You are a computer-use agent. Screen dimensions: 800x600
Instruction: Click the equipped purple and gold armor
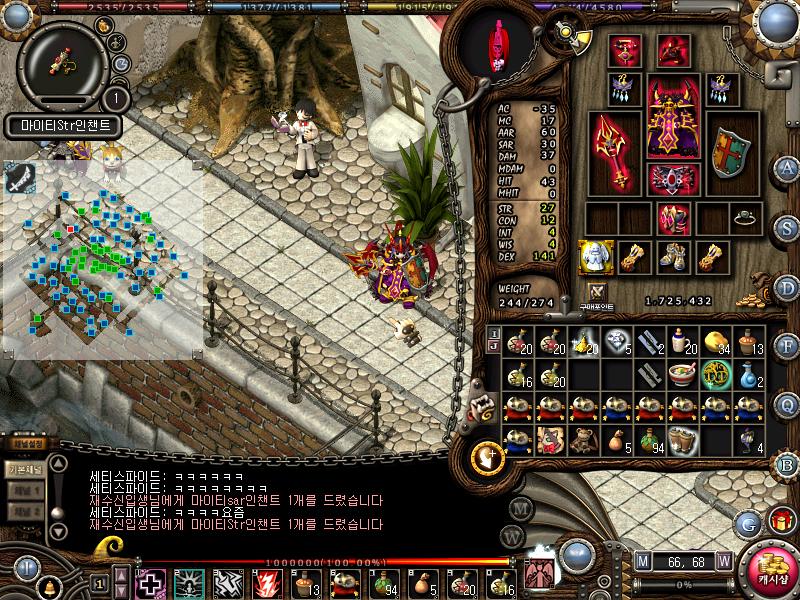point(671,116)
